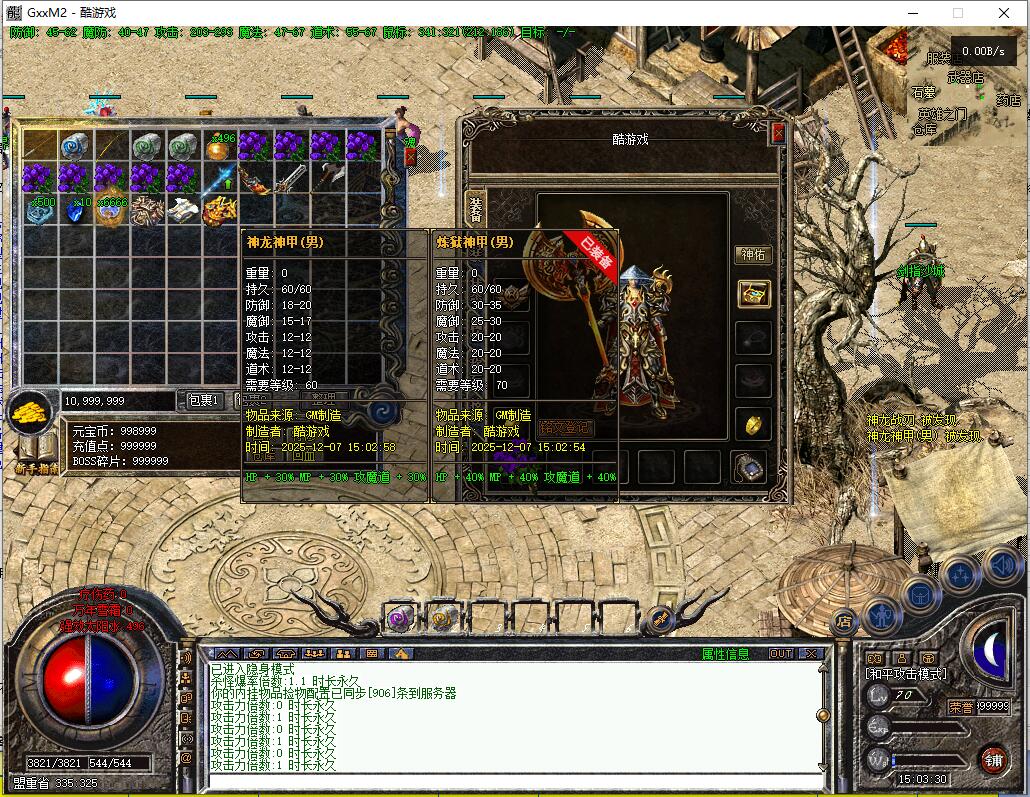Select the golden dragon armor item
1030x797 pixels.
(x=219, y=210)
